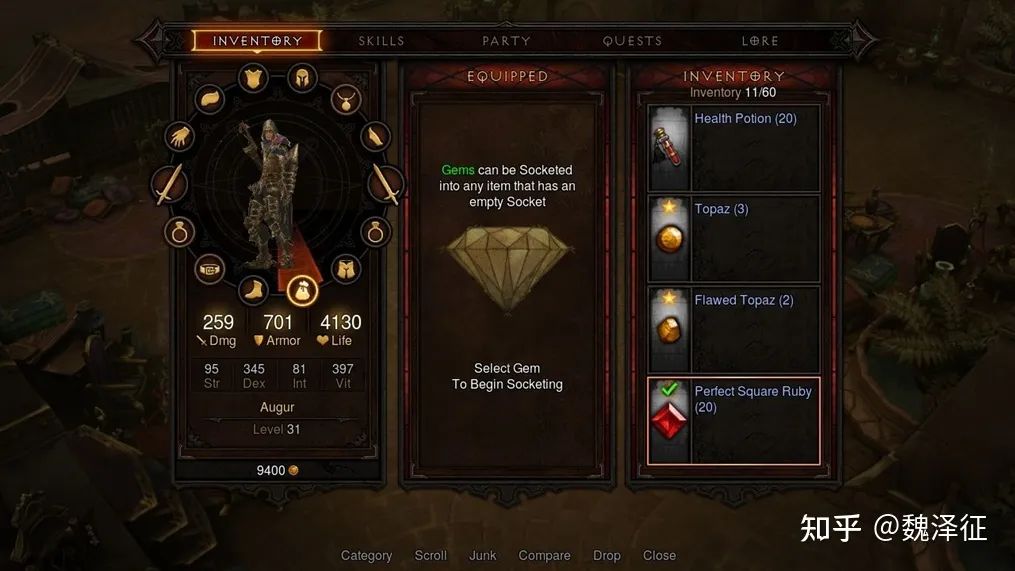Open the amulet equipment slot

[346, 99]
